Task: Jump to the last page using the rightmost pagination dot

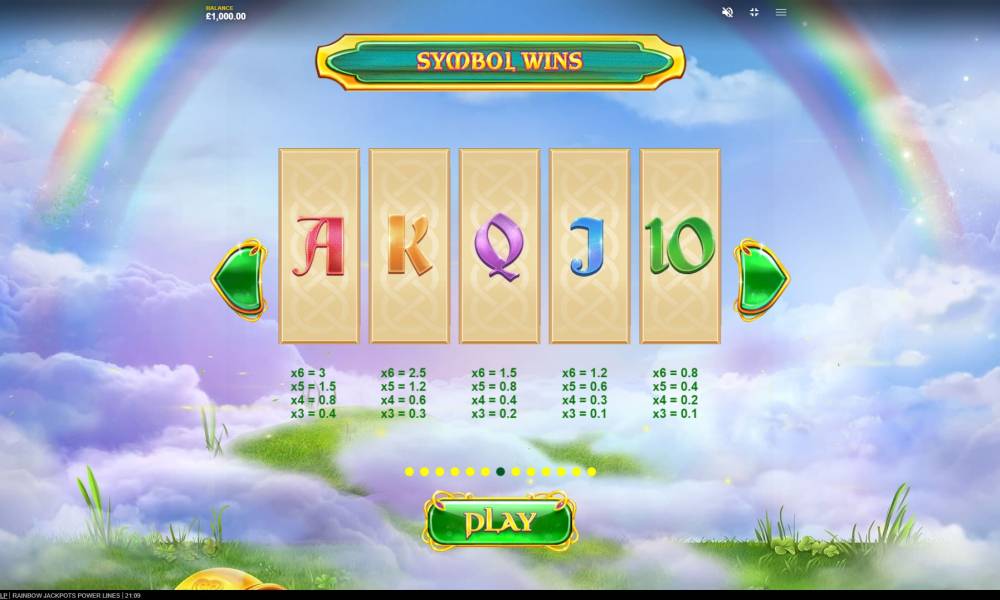Action: coord(592,471)
